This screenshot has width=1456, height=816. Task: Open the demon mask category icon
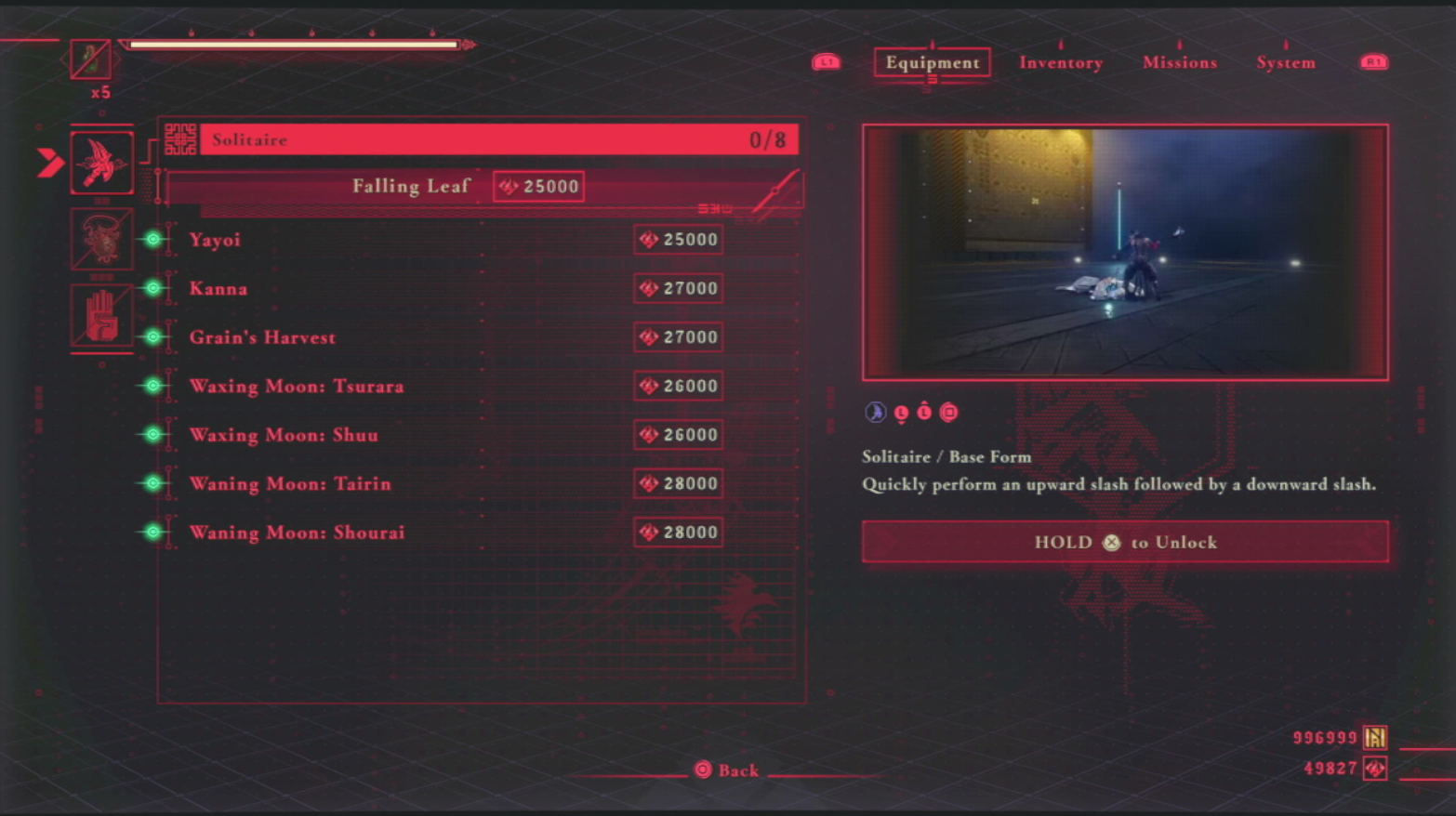101,240
